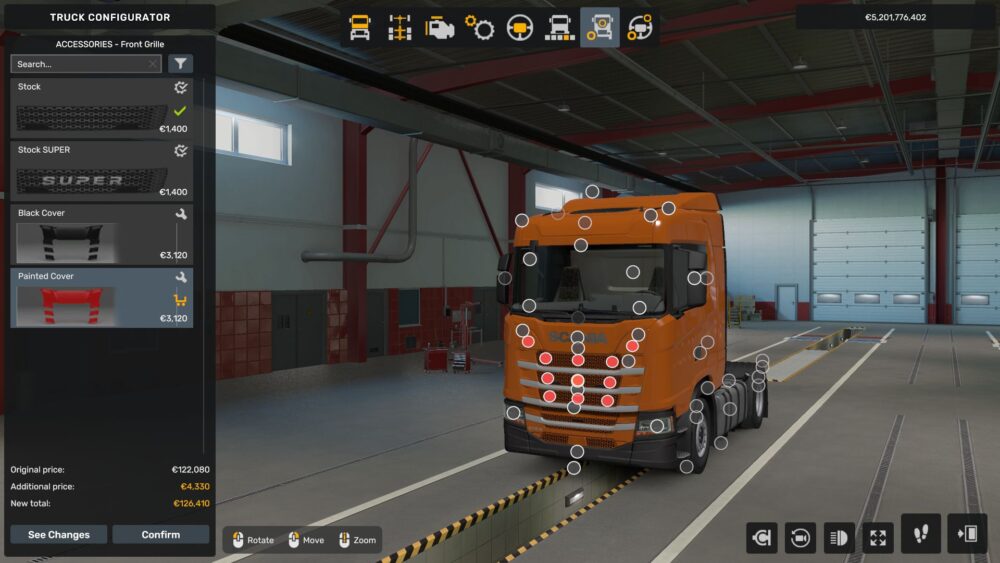Open the filter funnel button
This screenshot has width=1000, height=563.
coord(181,64)
